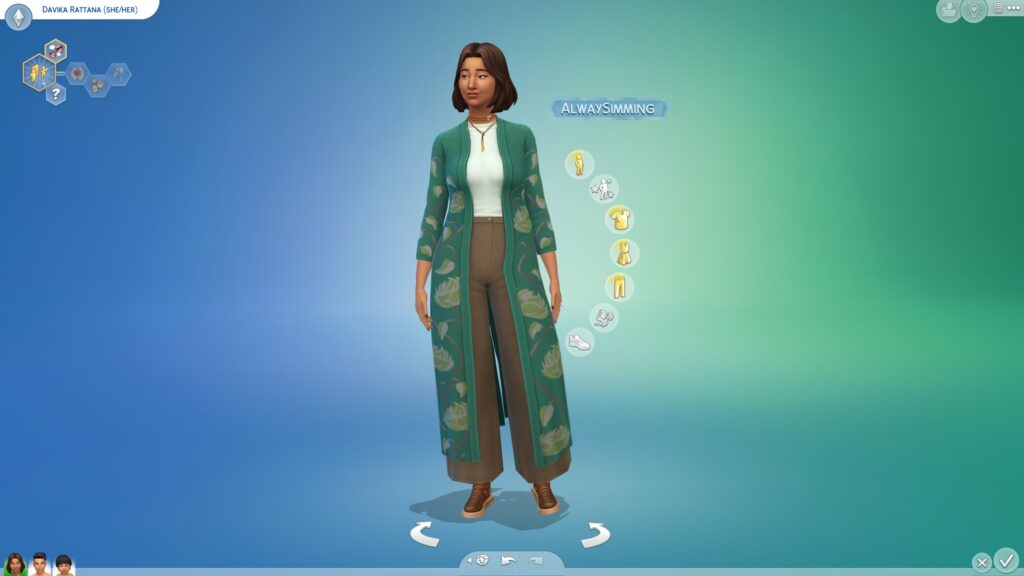Cancel changes with the X button
The height and width of the screenshot is (576, 1024).
[982, 562]
